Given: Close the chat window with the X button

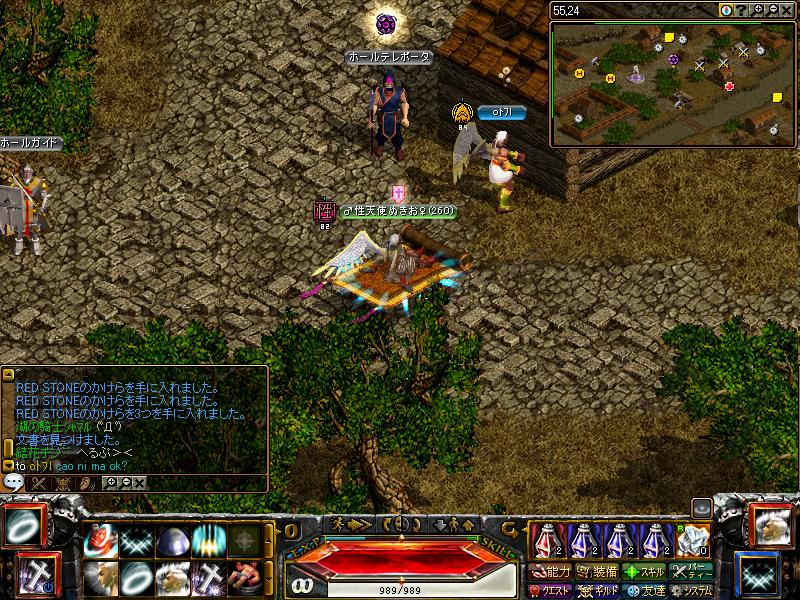Looking at the screenshot, I should [139, 482].
